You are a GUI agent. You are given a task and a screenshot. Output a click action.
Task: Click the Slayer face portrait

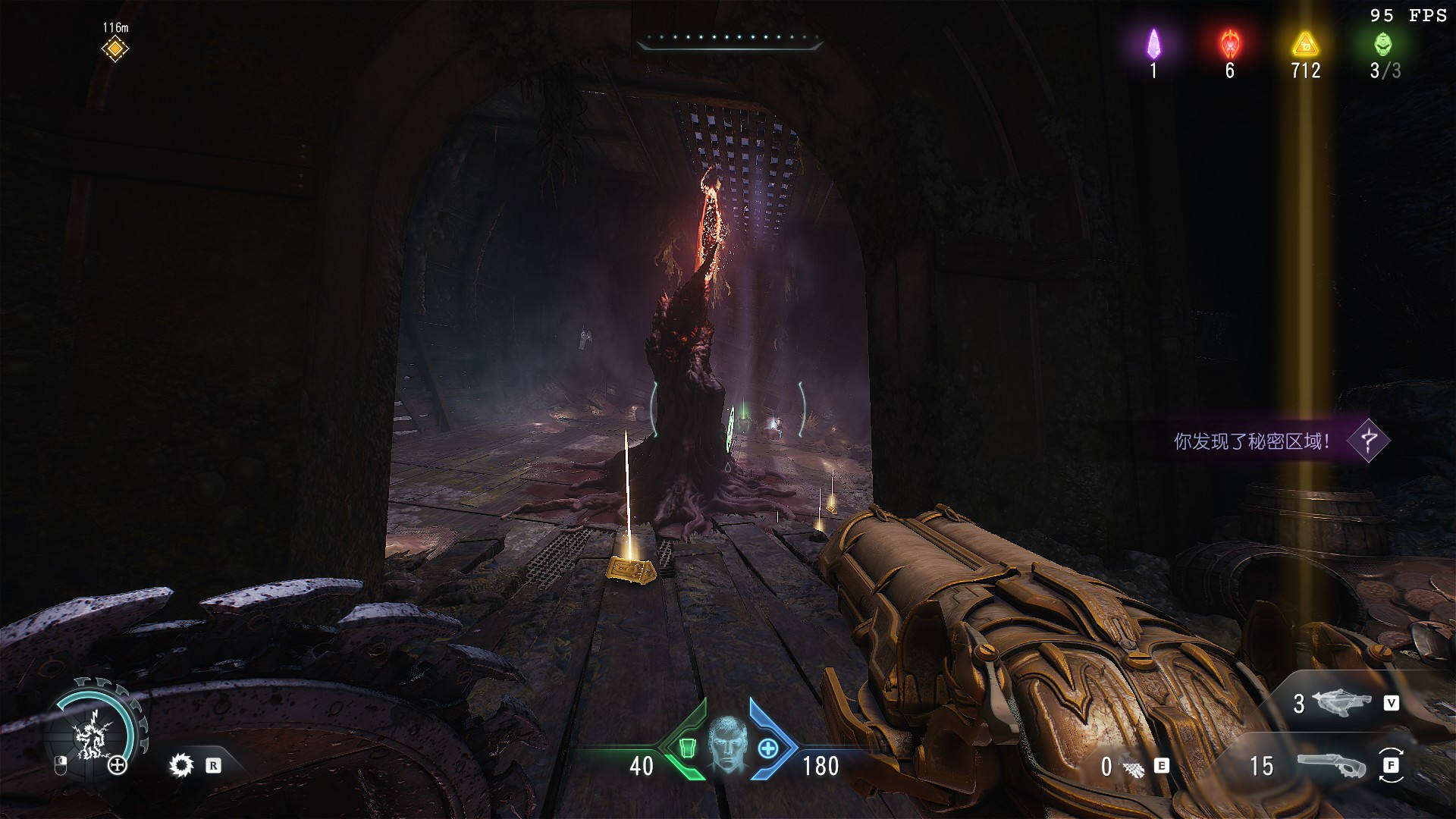coord(728,744)
